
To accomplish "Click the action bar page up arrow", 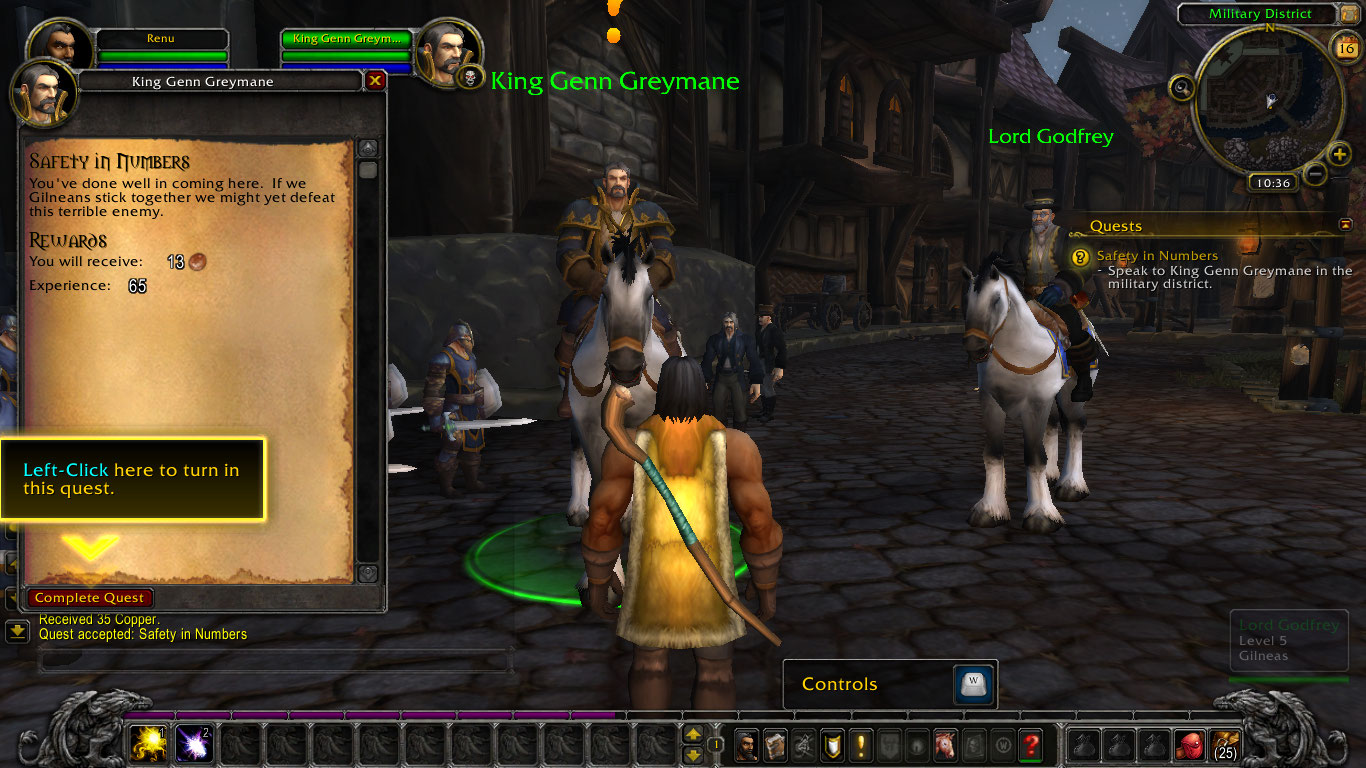I will pyautogui.click(x=693, y=735).
